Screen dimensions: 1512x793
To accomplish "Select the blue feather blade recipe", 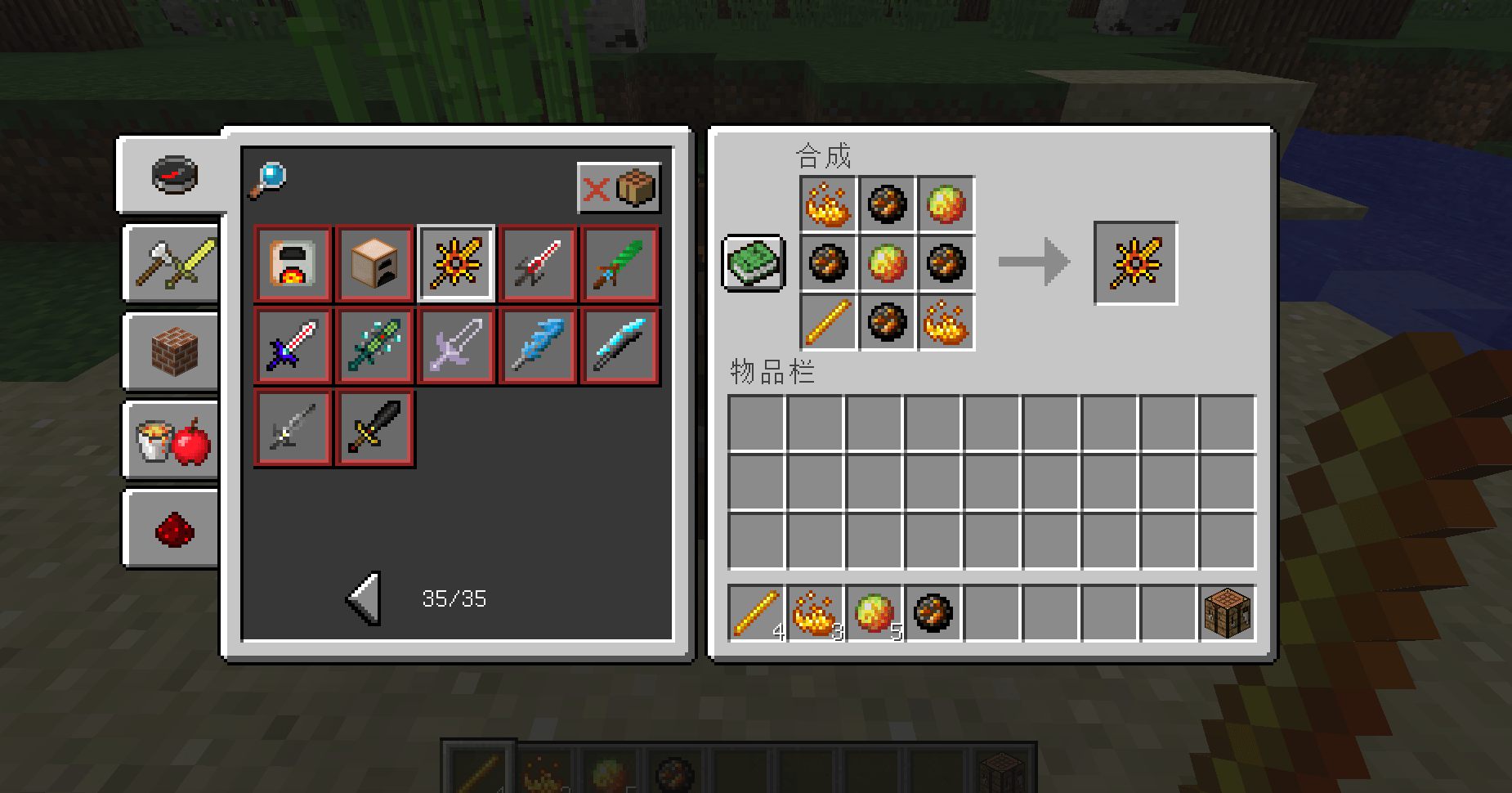I will [538, 346].
